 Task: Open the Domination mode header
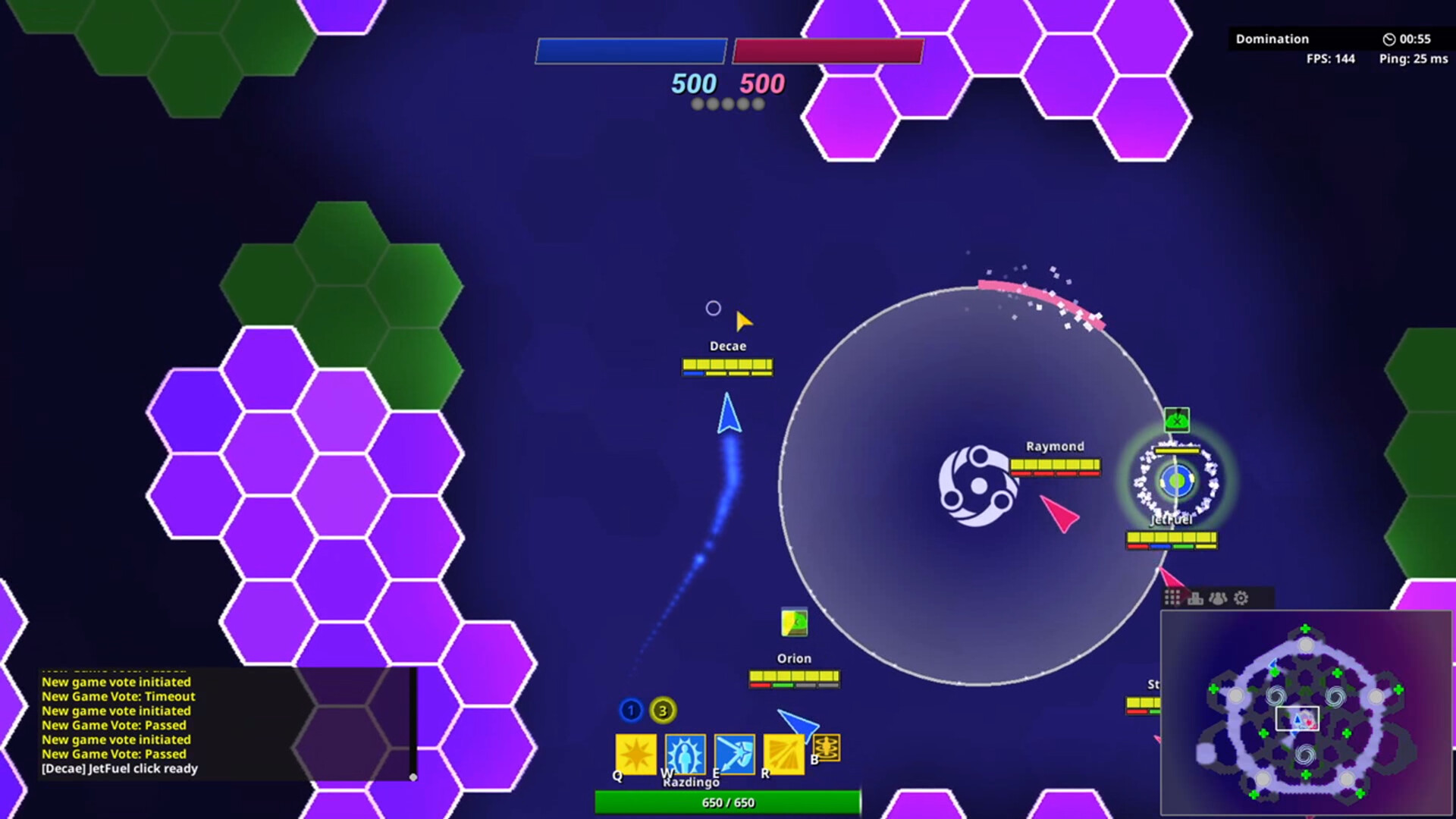1272,39
